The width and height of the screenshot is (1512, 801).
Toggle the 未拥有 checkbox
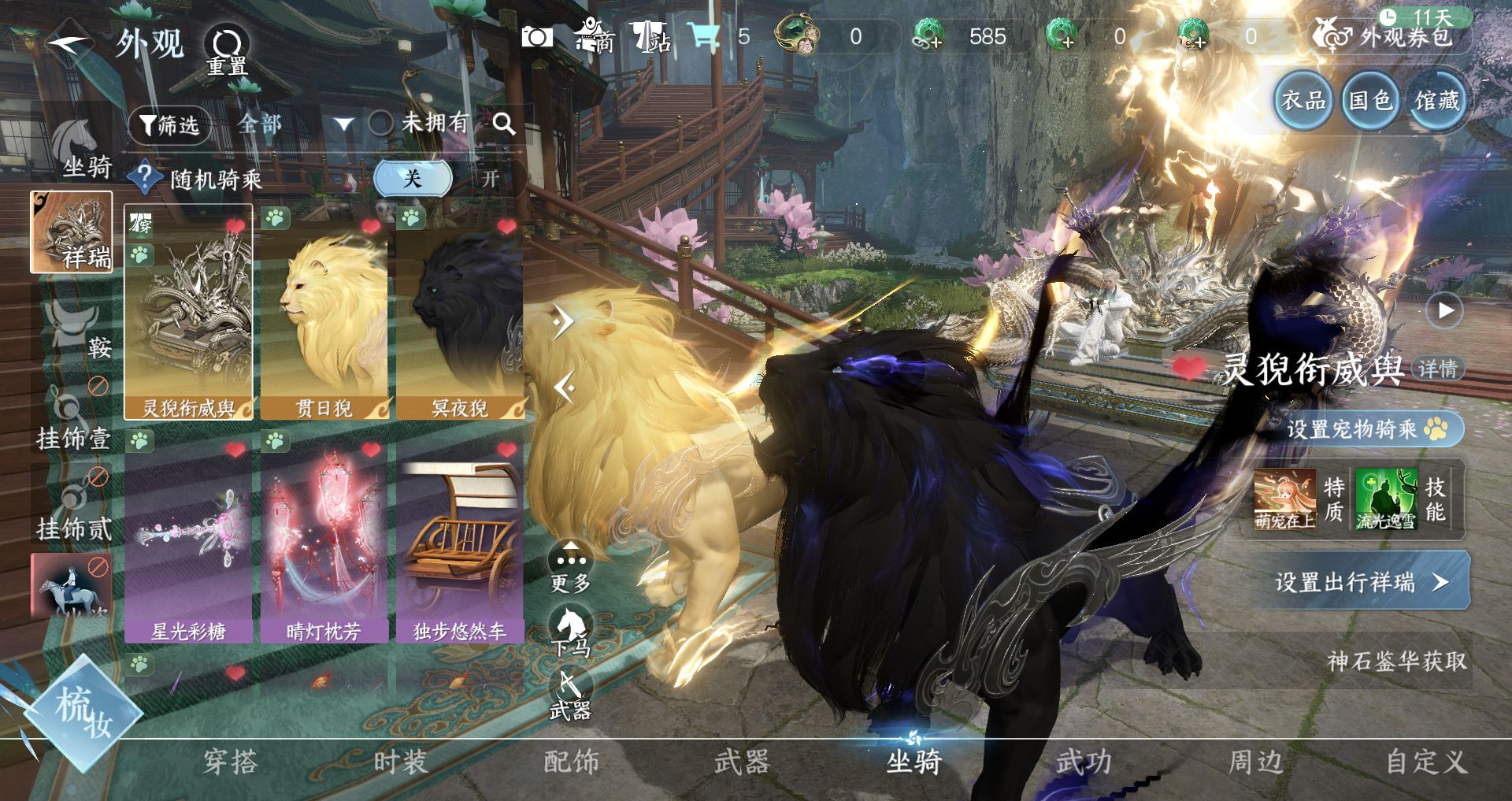[x=381, y=123]
